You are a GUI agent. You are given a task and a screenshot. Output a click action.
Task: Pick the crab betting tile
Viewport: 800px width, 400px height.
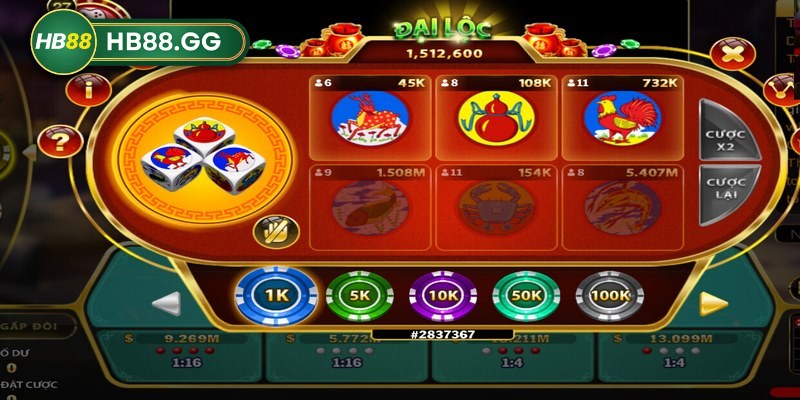[x=494, y=207]
